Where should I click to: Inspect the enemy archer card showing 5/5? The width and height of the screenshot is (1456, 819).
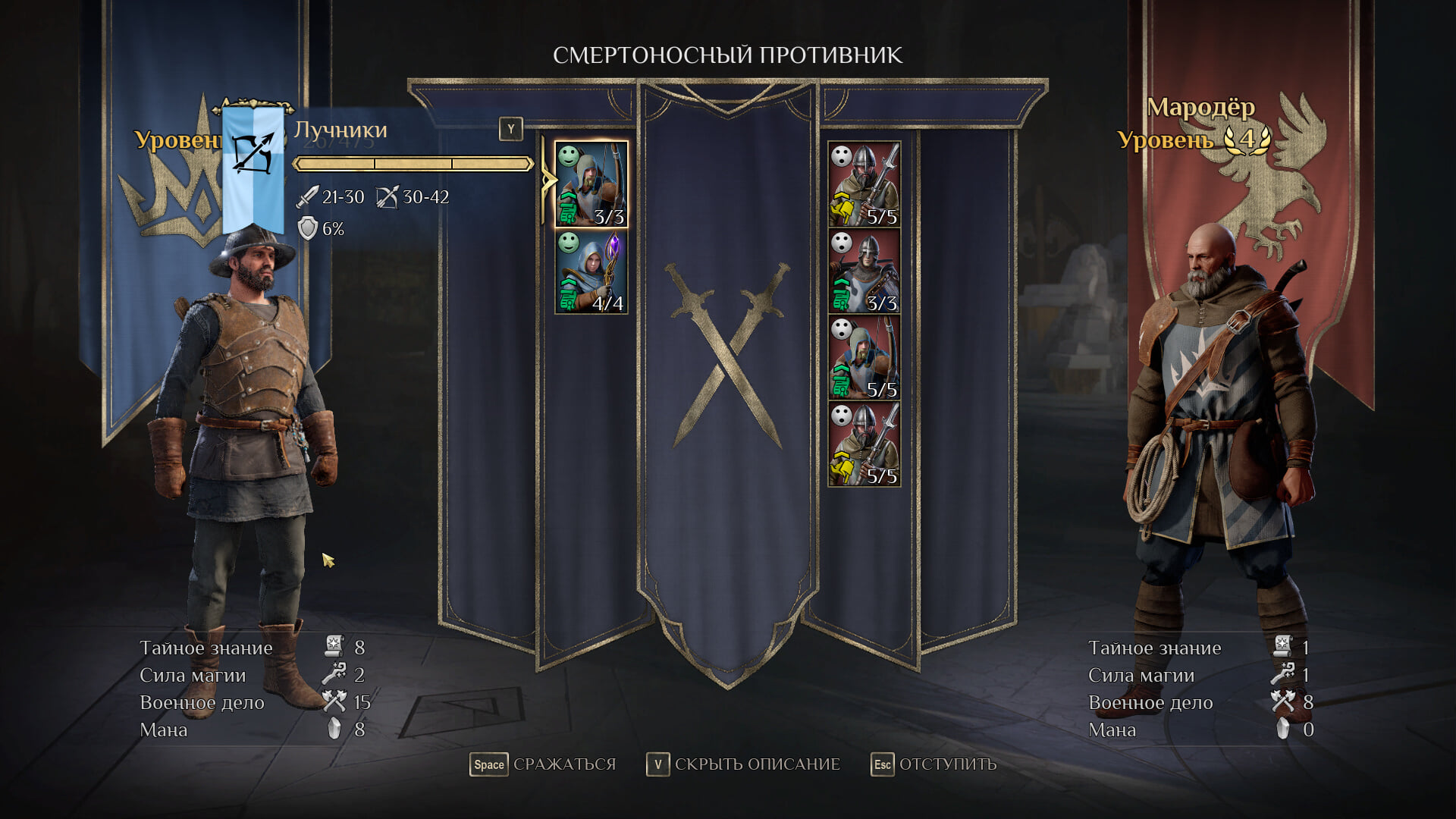tap(864, 358)
